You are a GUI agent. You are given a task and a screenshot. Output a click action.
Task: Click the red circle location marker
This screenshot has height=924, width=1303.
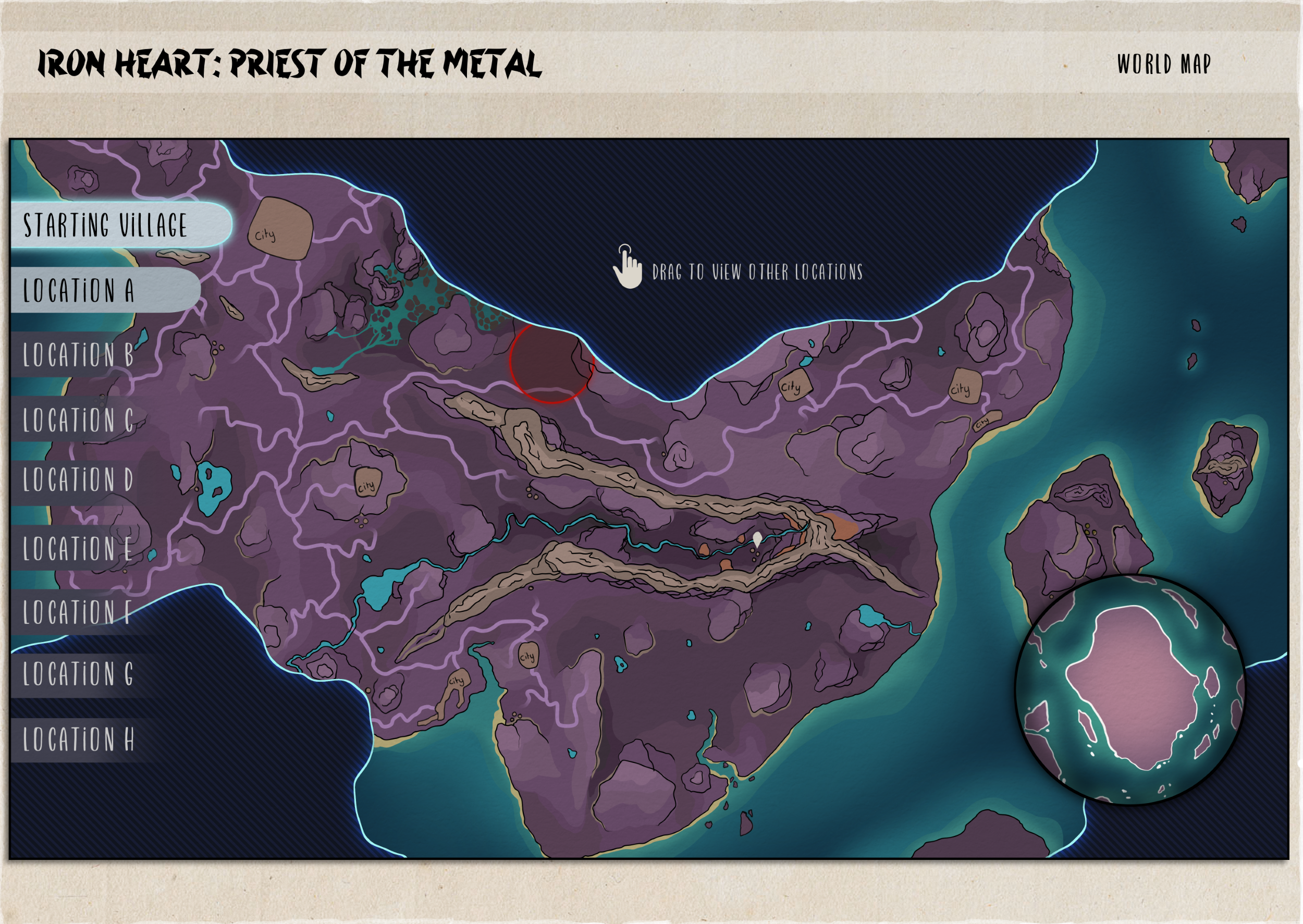551,362
